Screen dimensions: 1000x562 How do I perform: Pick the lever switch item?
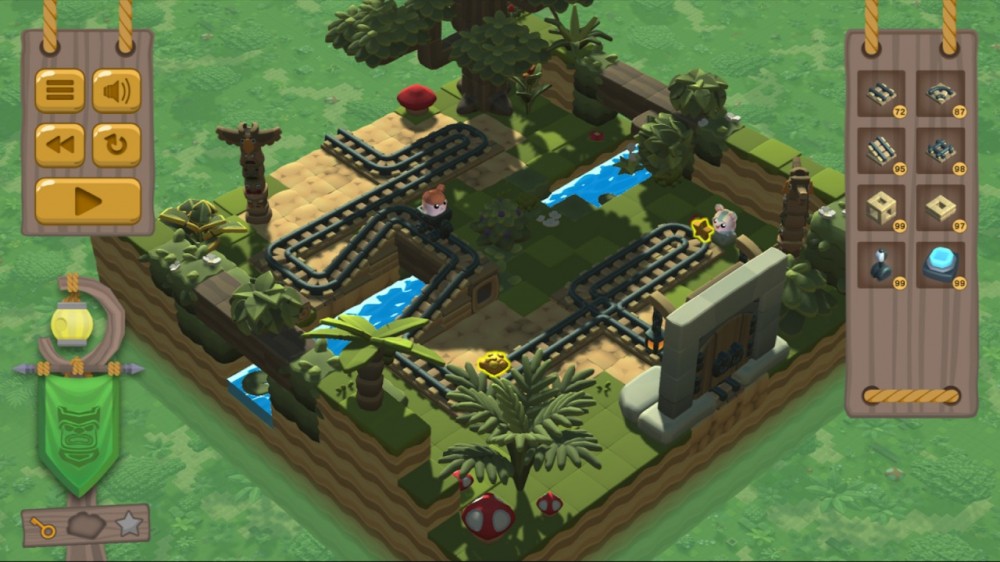pos(881,265)
